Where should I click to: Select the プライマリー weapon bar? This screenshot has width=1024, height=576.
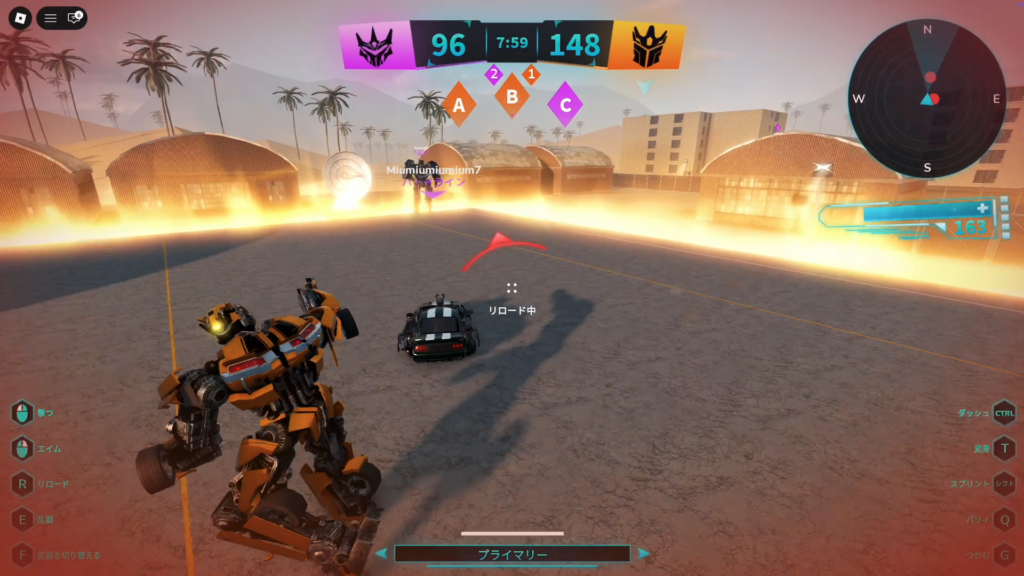[512, 553]
